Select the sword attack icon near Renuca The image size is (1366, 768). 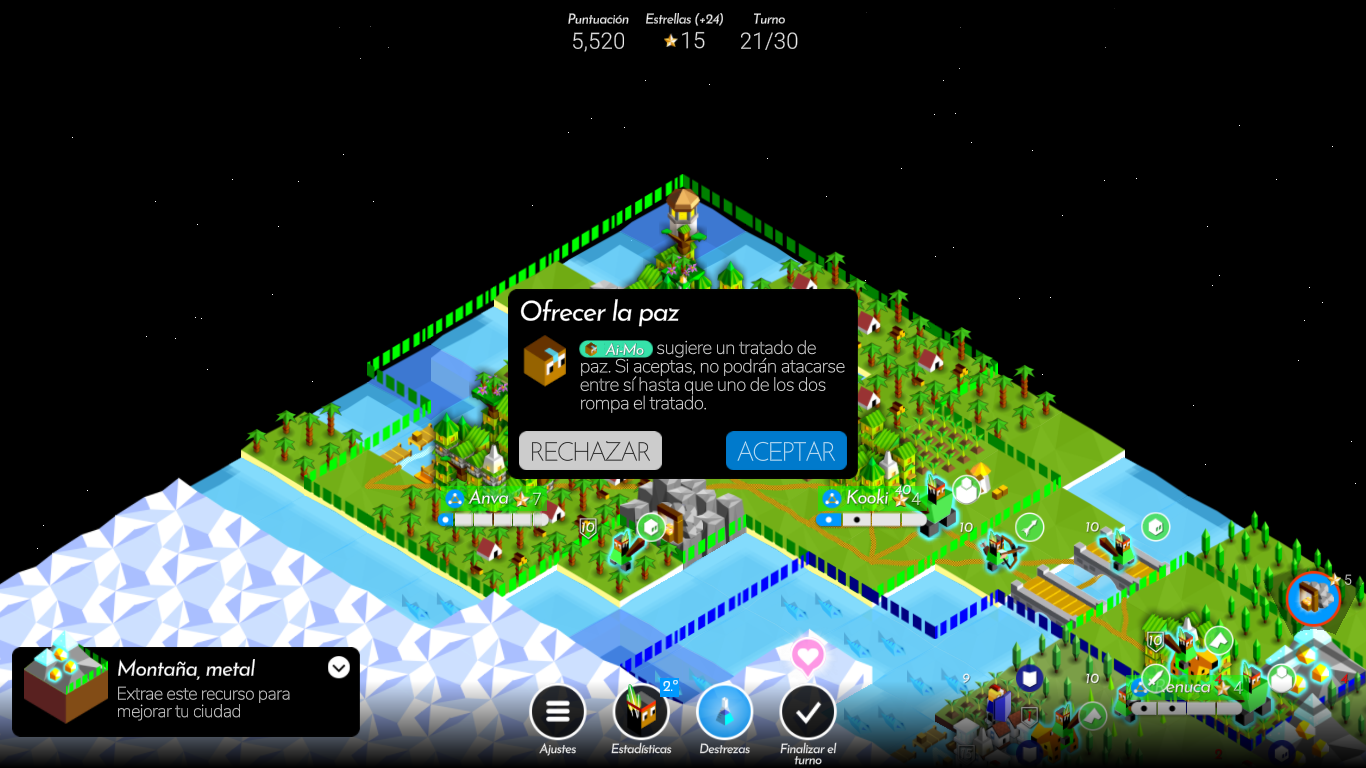pos(1155,678)
